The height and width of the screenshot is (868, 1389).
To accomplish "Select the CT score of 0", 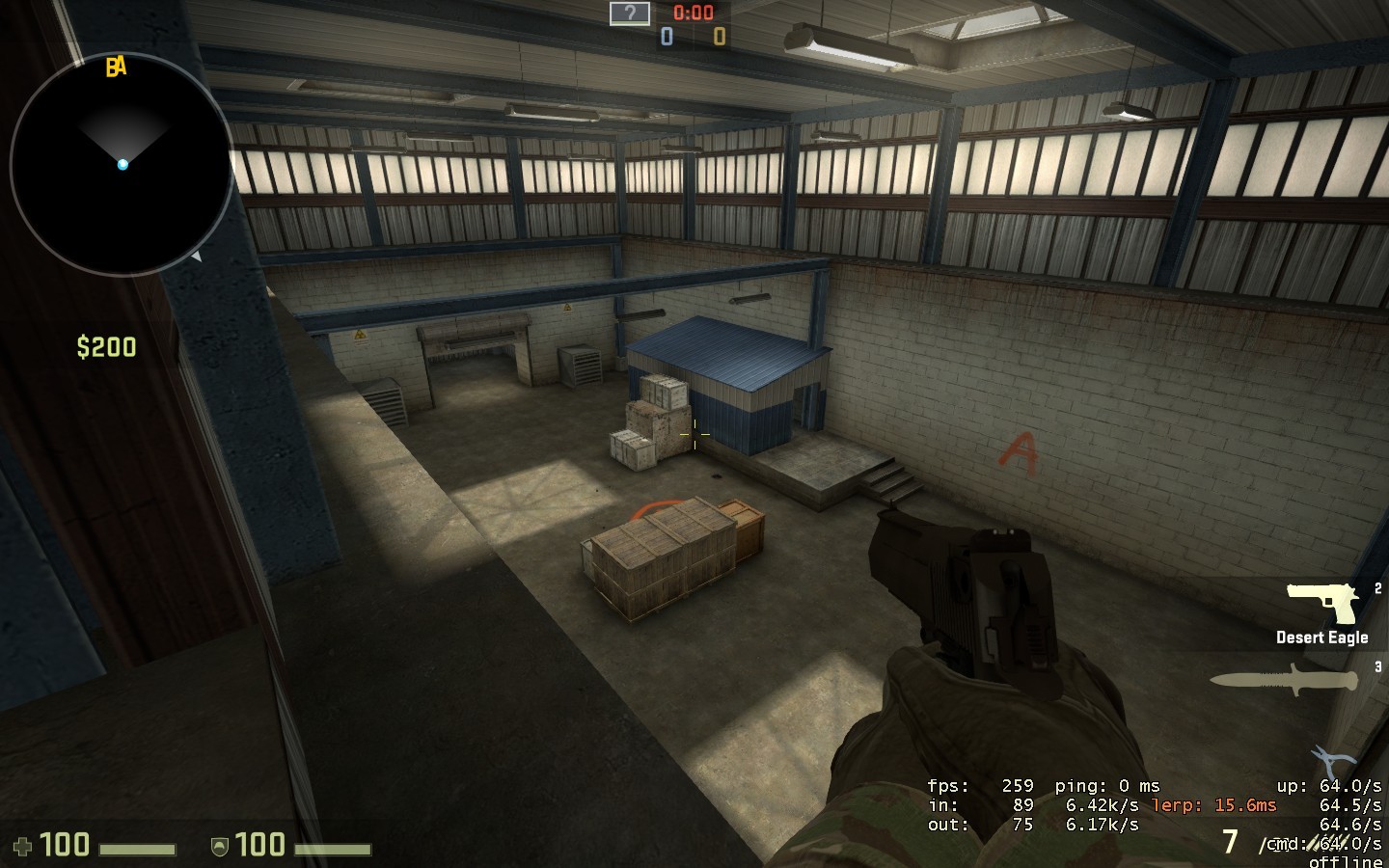I will coord(667,36).
